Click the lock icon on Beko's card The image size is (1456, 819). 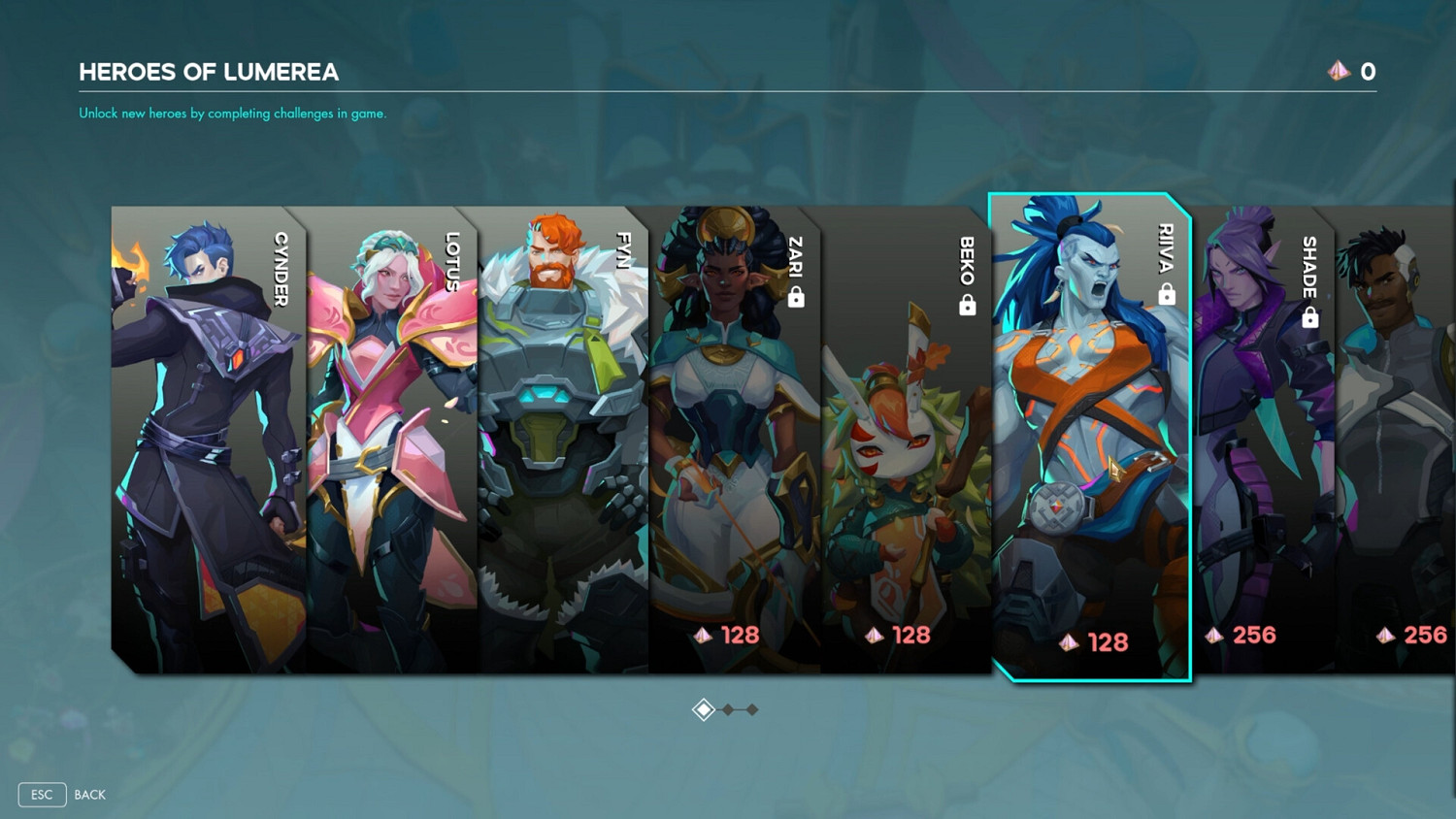click(x=965, y=305)
